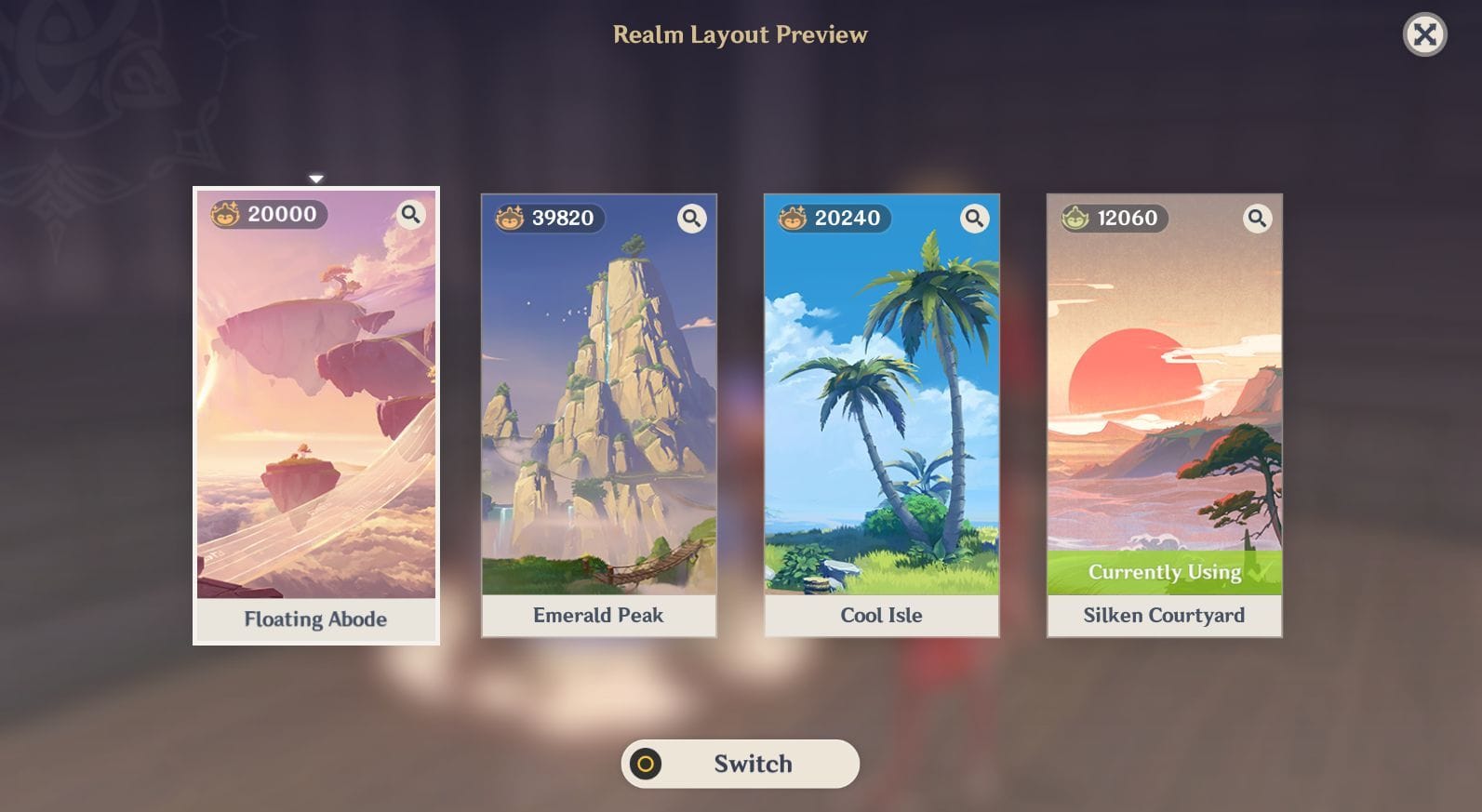Open the magnifier preview on Floating Abode
1482x812 pixels.
click(x=409, y=215)
